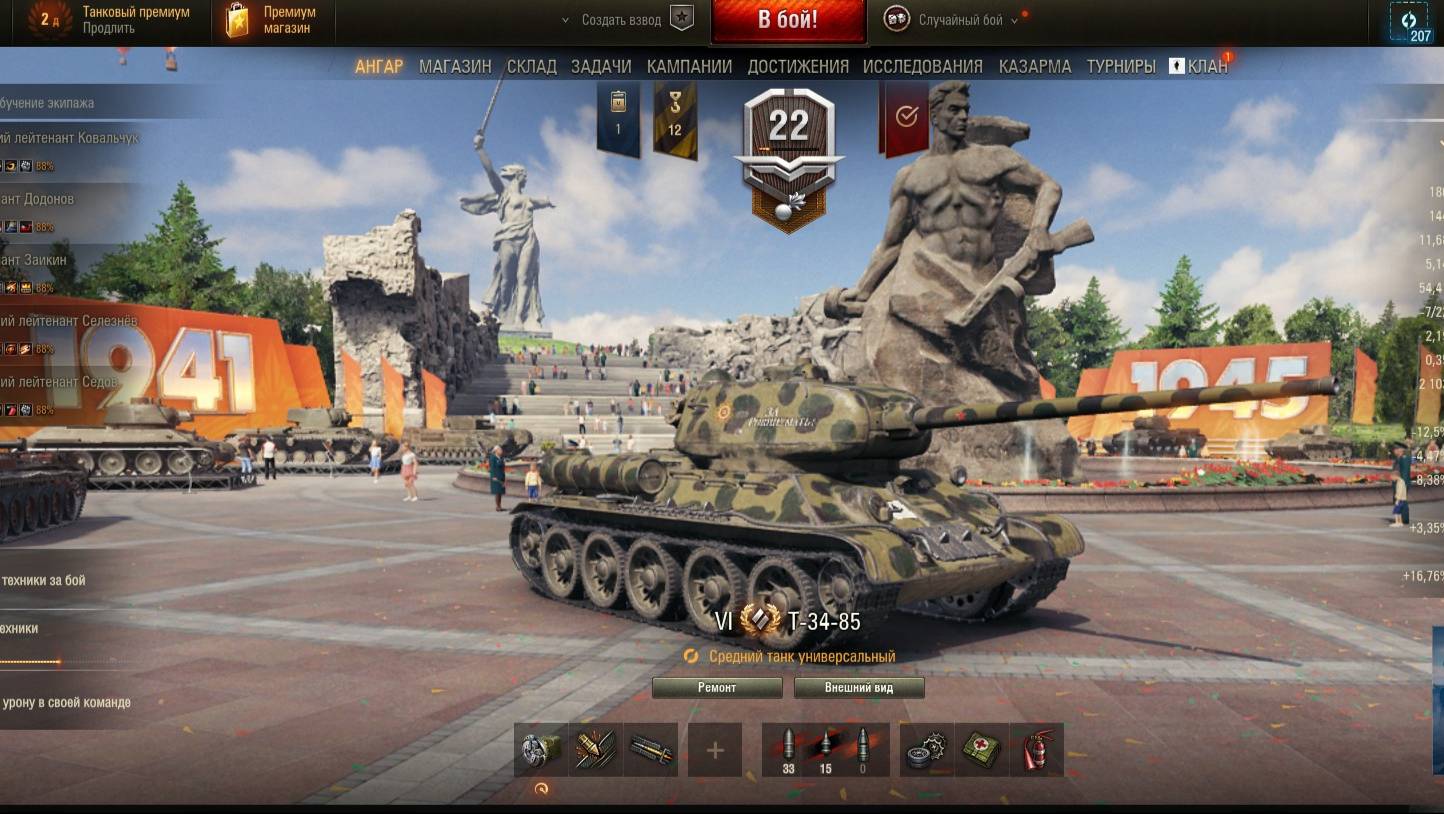Start battle with the red В бой! button
Viewport: 1444px width, 814px height.
click(788, 21)
